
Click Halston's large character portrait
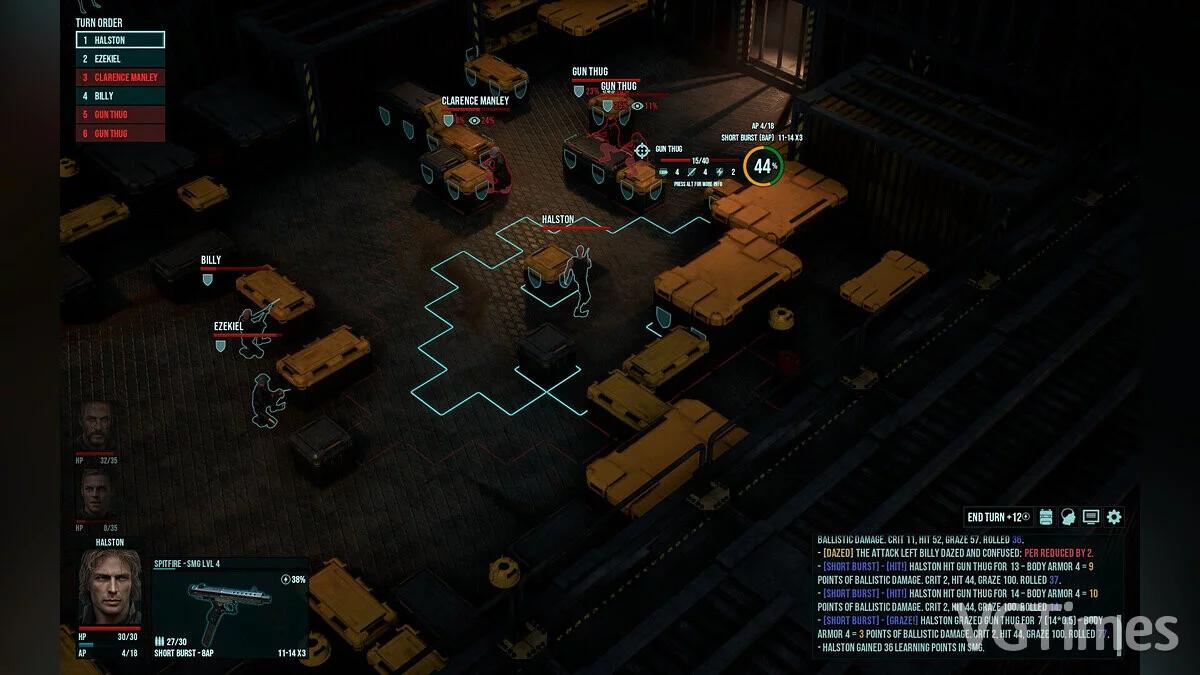pos(110,587)
